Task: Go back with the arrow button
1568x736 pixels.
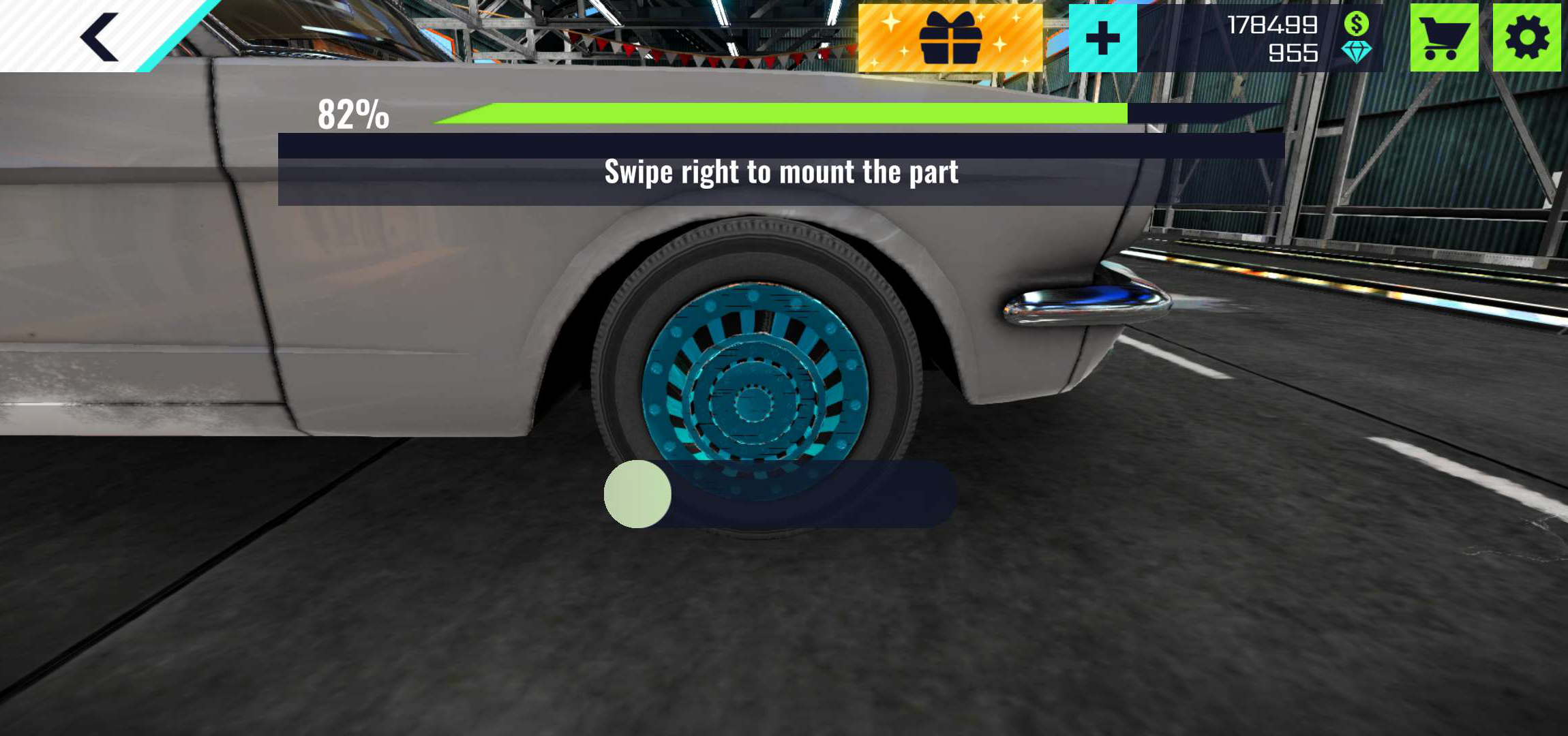Action: pos(100,37)
